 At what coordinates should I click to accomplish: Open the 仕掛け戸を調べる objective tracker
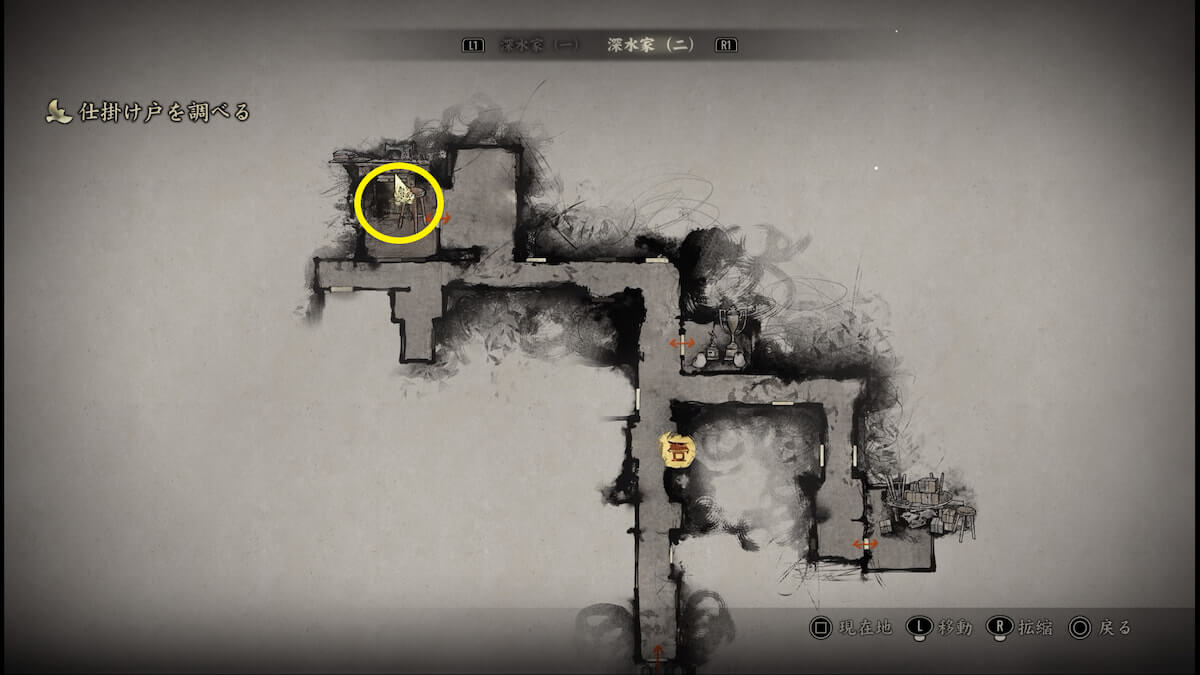click(148, 112)
